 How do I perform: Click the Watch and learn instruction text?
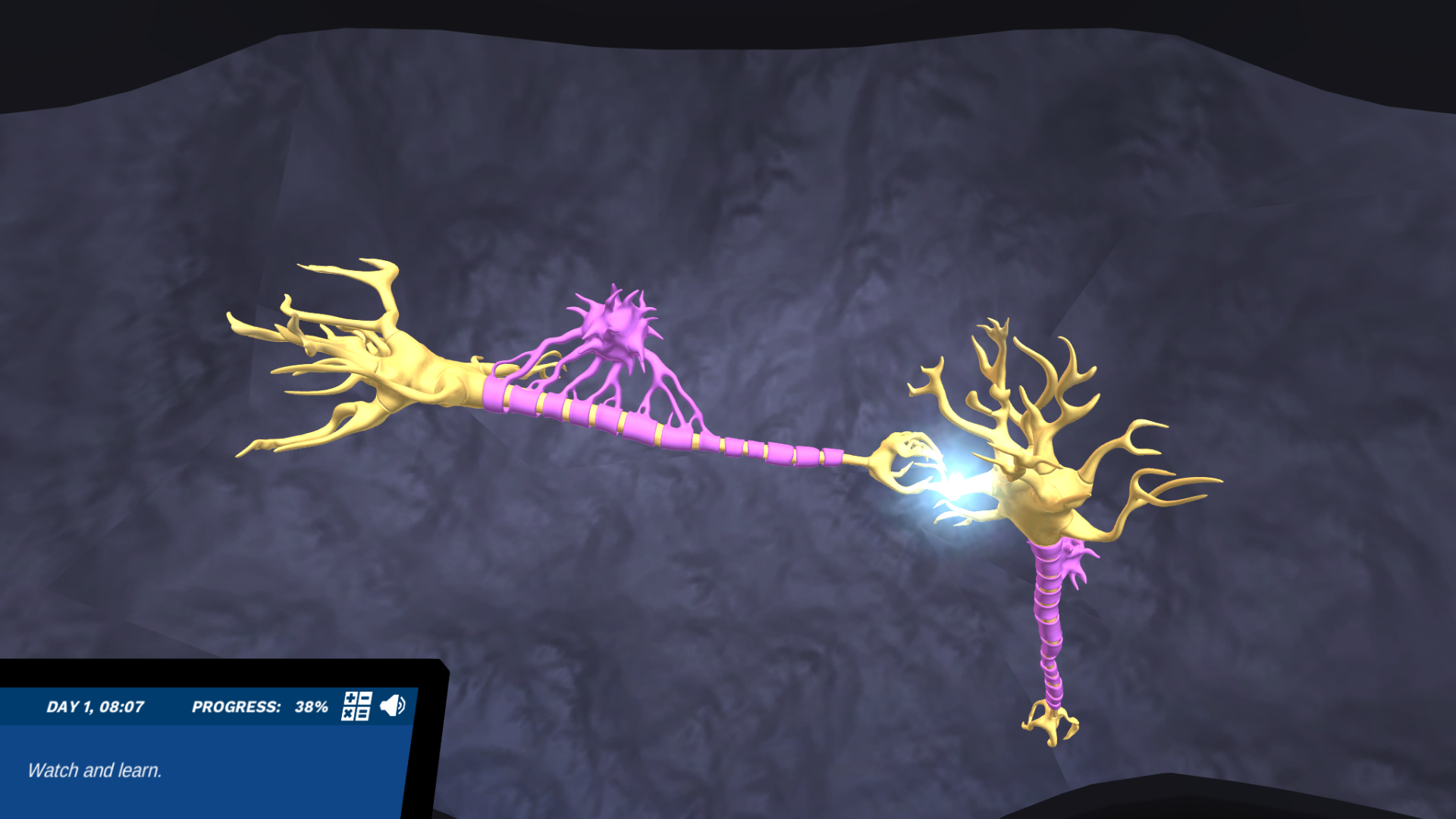click(x=94, y=770)
